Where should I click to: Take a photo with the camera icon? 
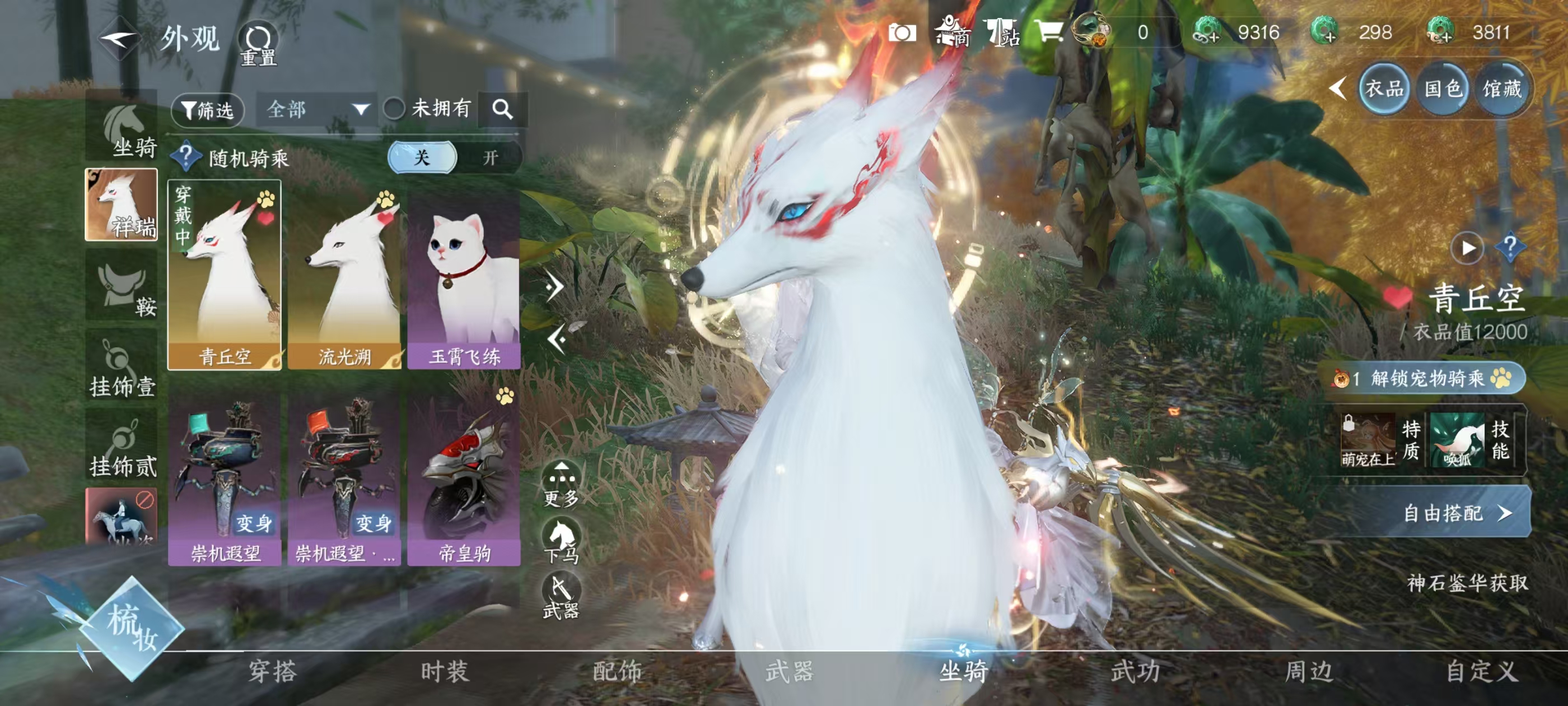click(902, 32)
